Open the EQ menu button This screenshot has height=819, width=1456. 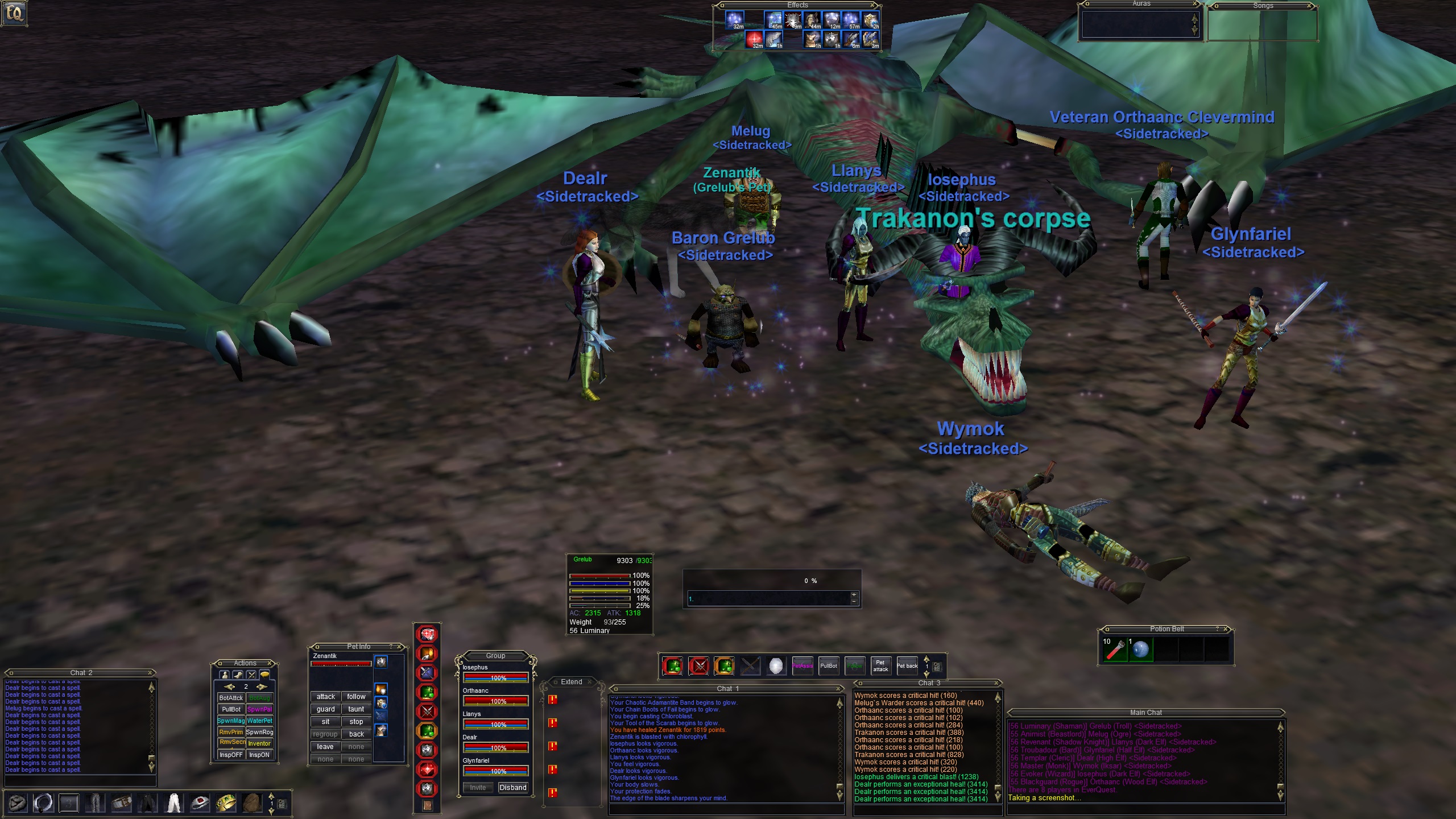click(x=14, y=13)
